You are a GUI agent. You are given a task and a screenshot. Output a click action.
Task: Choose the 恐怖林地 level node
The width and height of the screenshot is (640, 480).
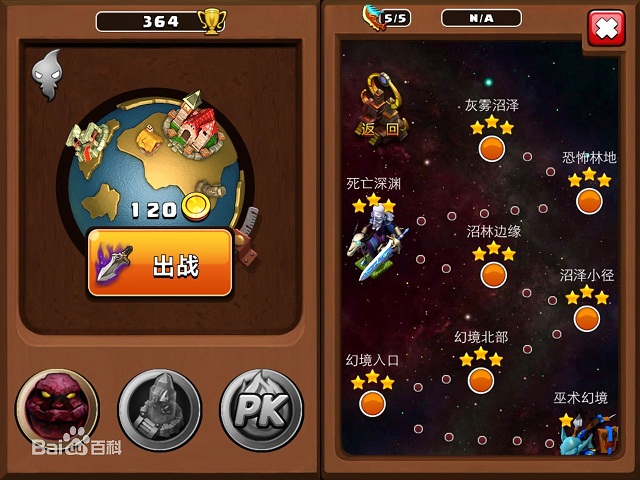[589, 201]
